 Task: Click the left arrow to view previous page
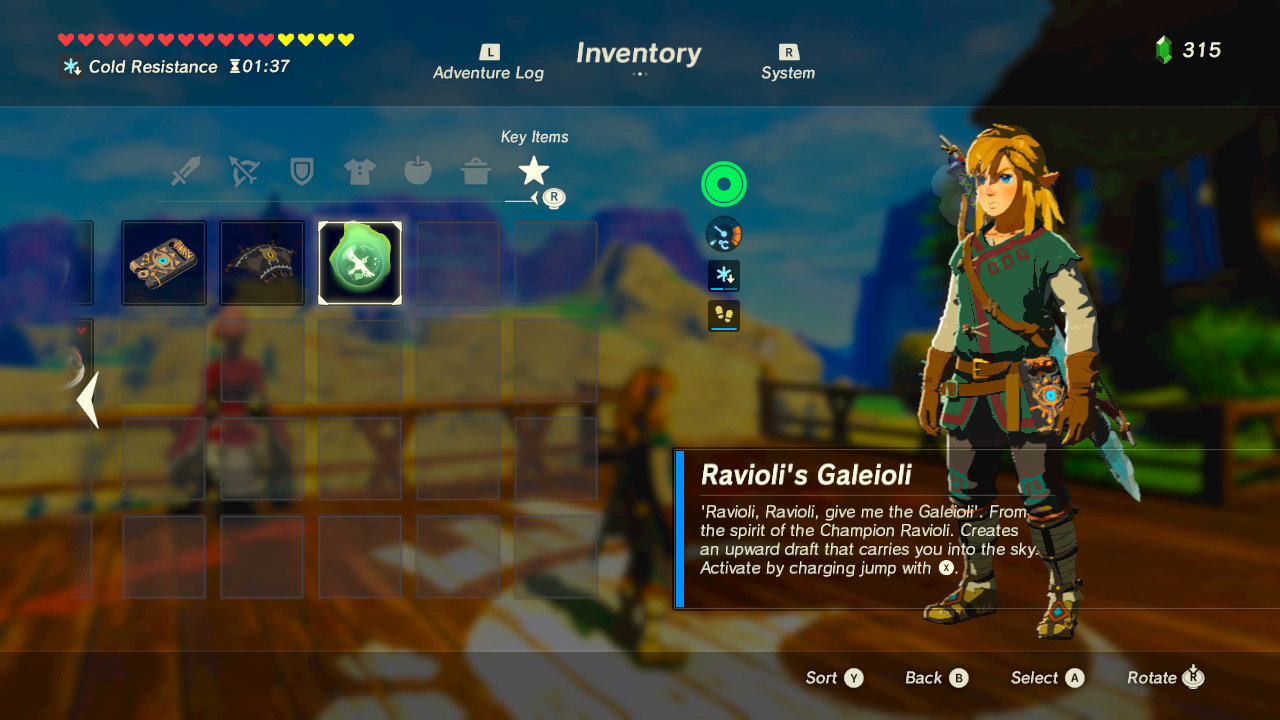(86, 400)
